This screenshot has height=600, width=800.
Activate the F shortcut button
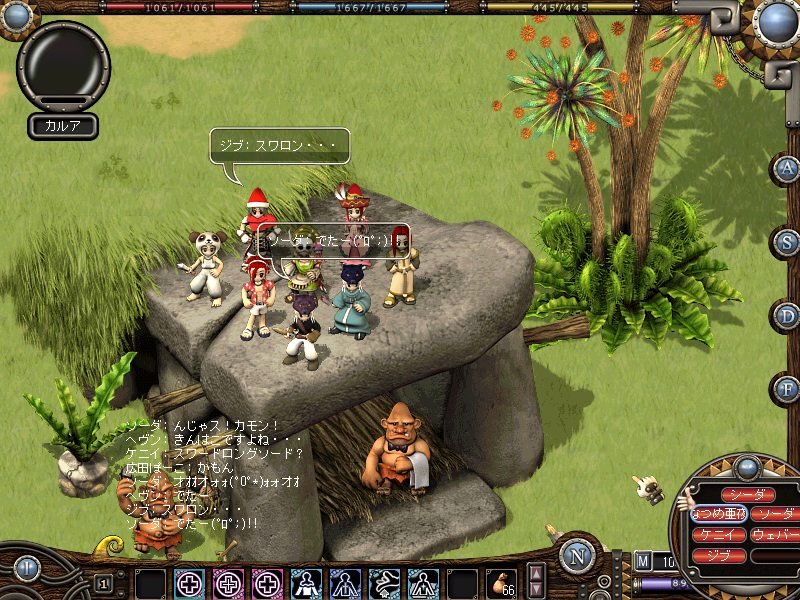pyautogui.click(x=786, y=388)
